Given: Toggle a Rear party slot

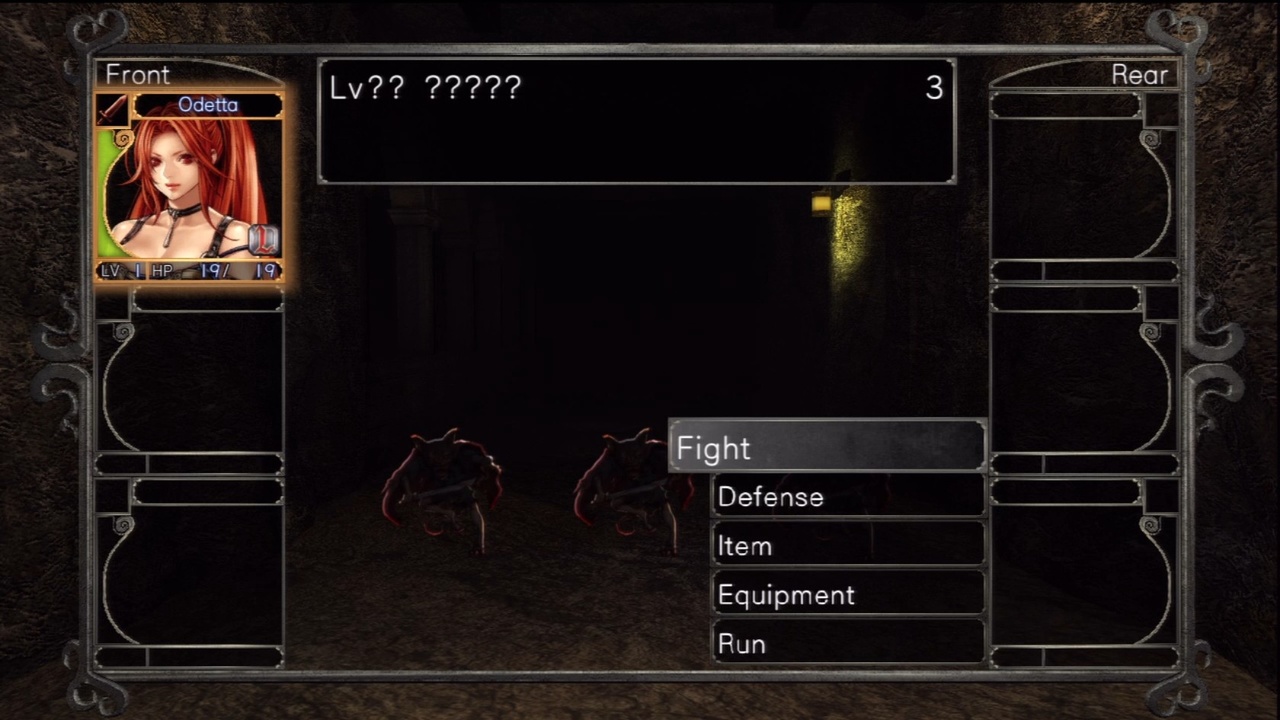Looking at the screenshot, I should [1080, 180].
